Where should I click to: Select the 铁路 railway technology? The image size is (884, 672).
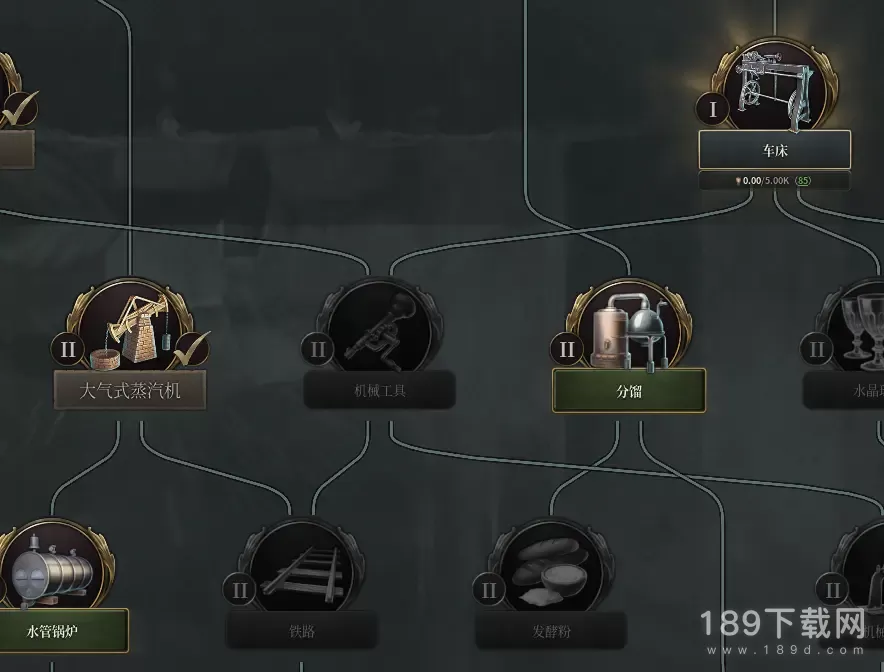pyautogui.click(x=301, y=630)
